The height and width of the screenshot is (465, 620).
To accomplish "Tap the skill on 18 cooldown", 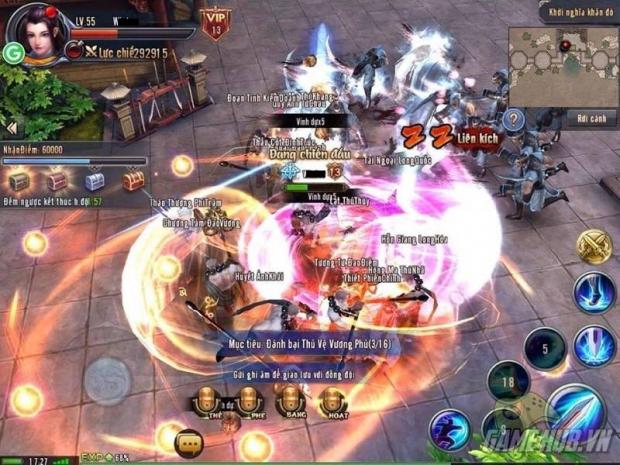I will click(x=508, y=381).
